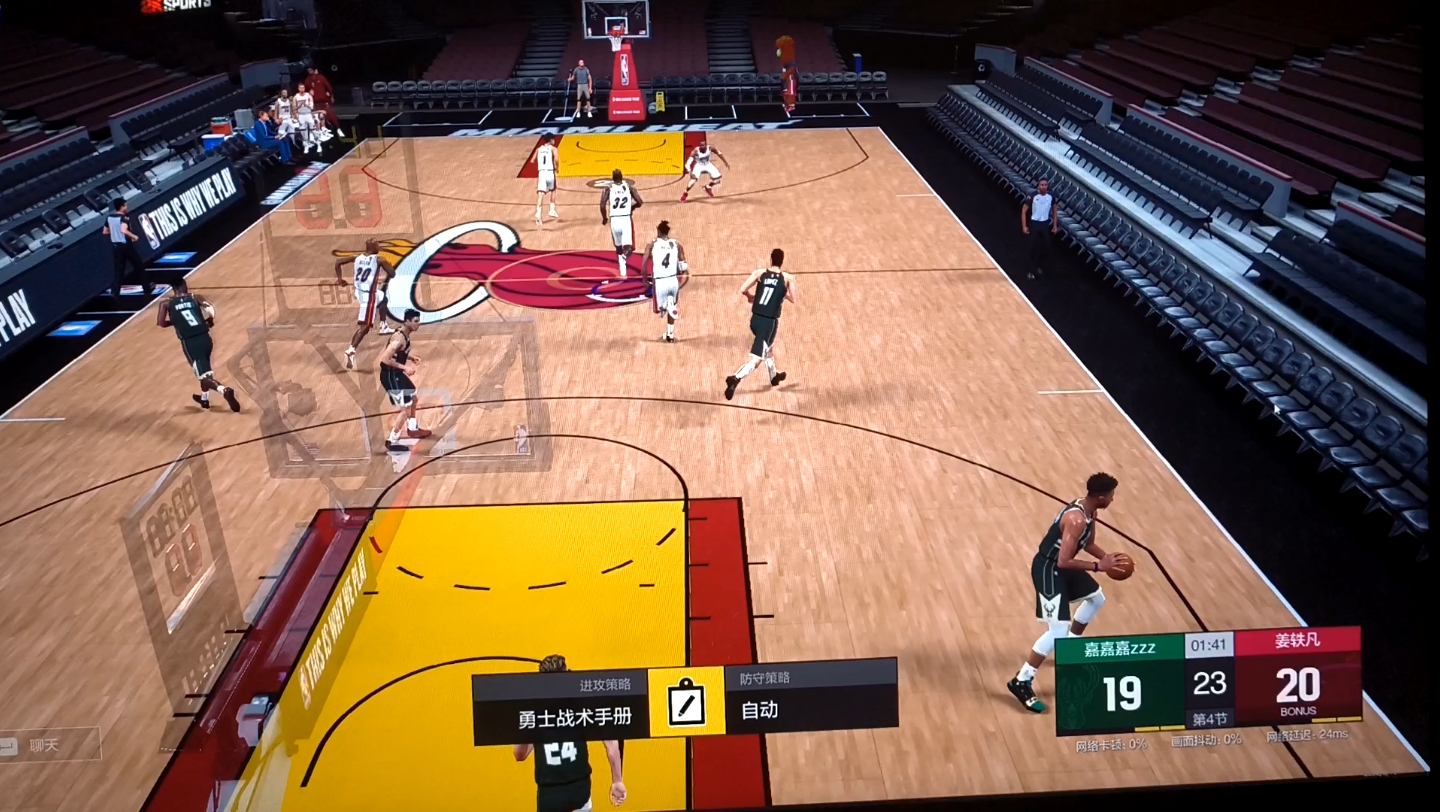The image size is (1440, 812).
Task: Click the yellow clipboard strategy icon
Action: 686,702
